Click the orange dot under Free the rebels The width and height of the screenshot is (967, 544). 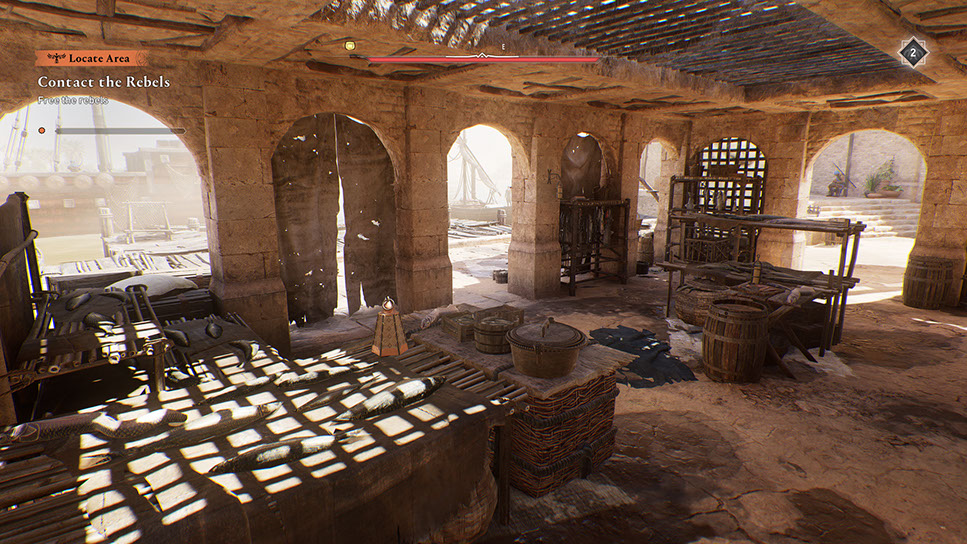[x=42, y=130]
